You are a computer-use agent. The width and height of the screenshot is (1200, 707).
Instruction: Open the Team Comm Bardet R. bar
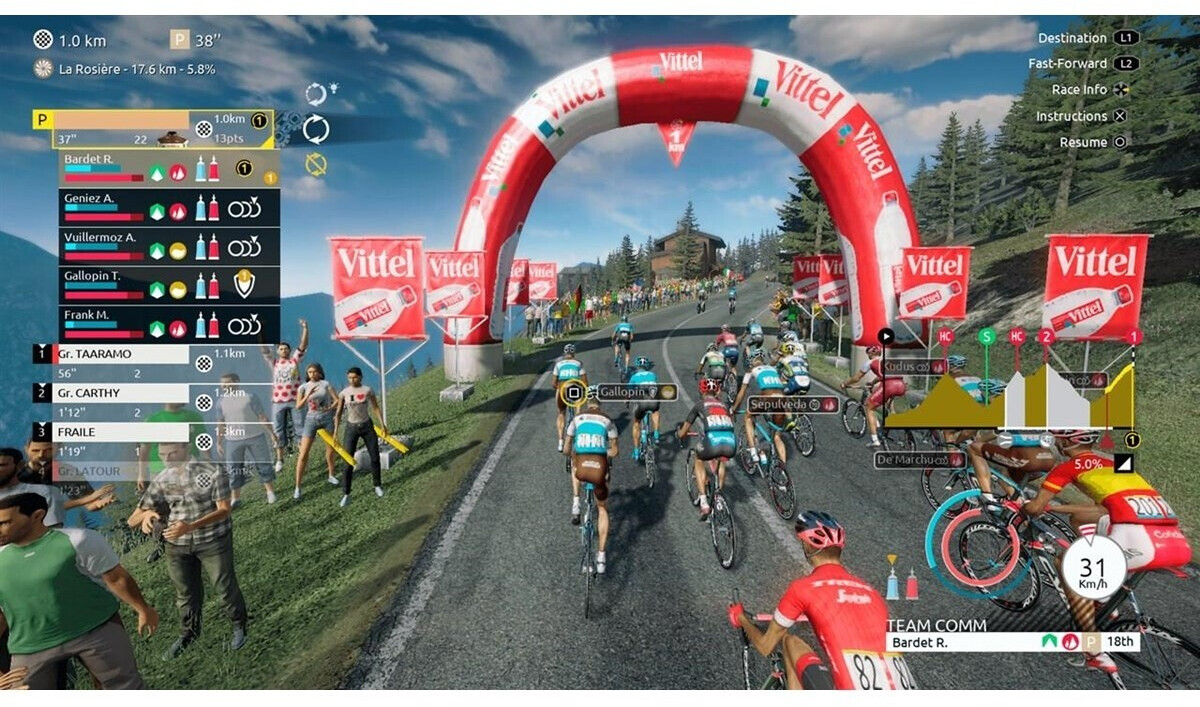click(1010, 642)
